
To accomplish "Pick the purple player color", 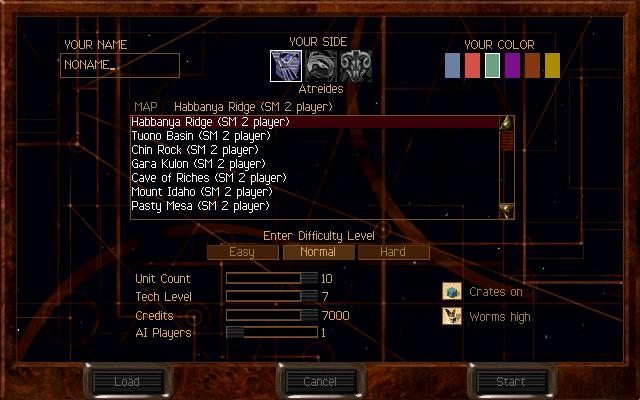I will pos(513,66).
